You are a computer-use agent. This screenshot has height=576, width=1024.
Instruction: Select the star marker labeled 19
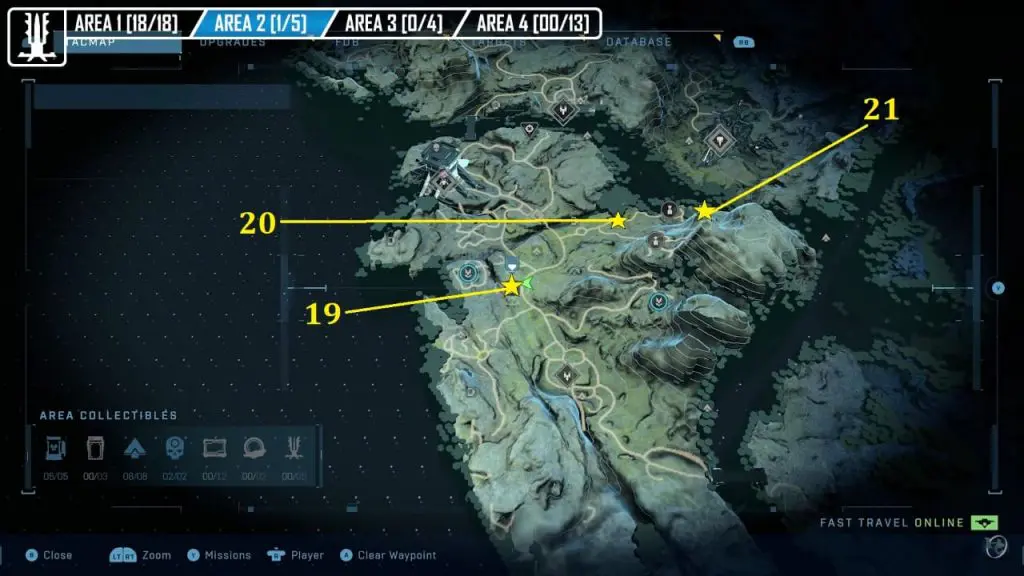coord(512,287)
